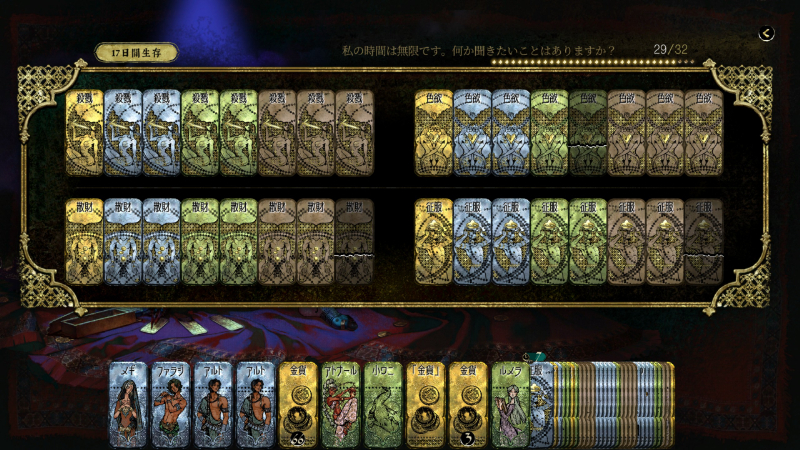This screenshot has width=800, height=450.
Task: Pick the bracketed 「金貨」 coin card
Action: (425, 404)
